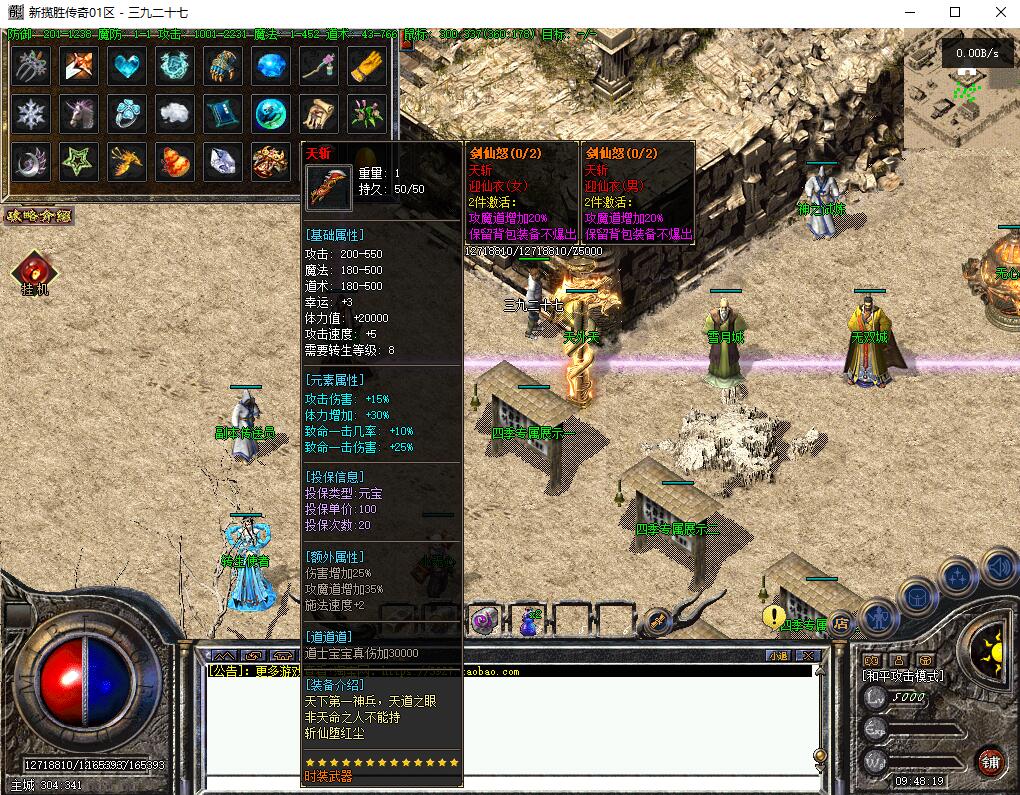The width and height of the screenshot is (1020, 795).
Task: Select the cyan crystal heart item
Action: click(x=128, y=67)
